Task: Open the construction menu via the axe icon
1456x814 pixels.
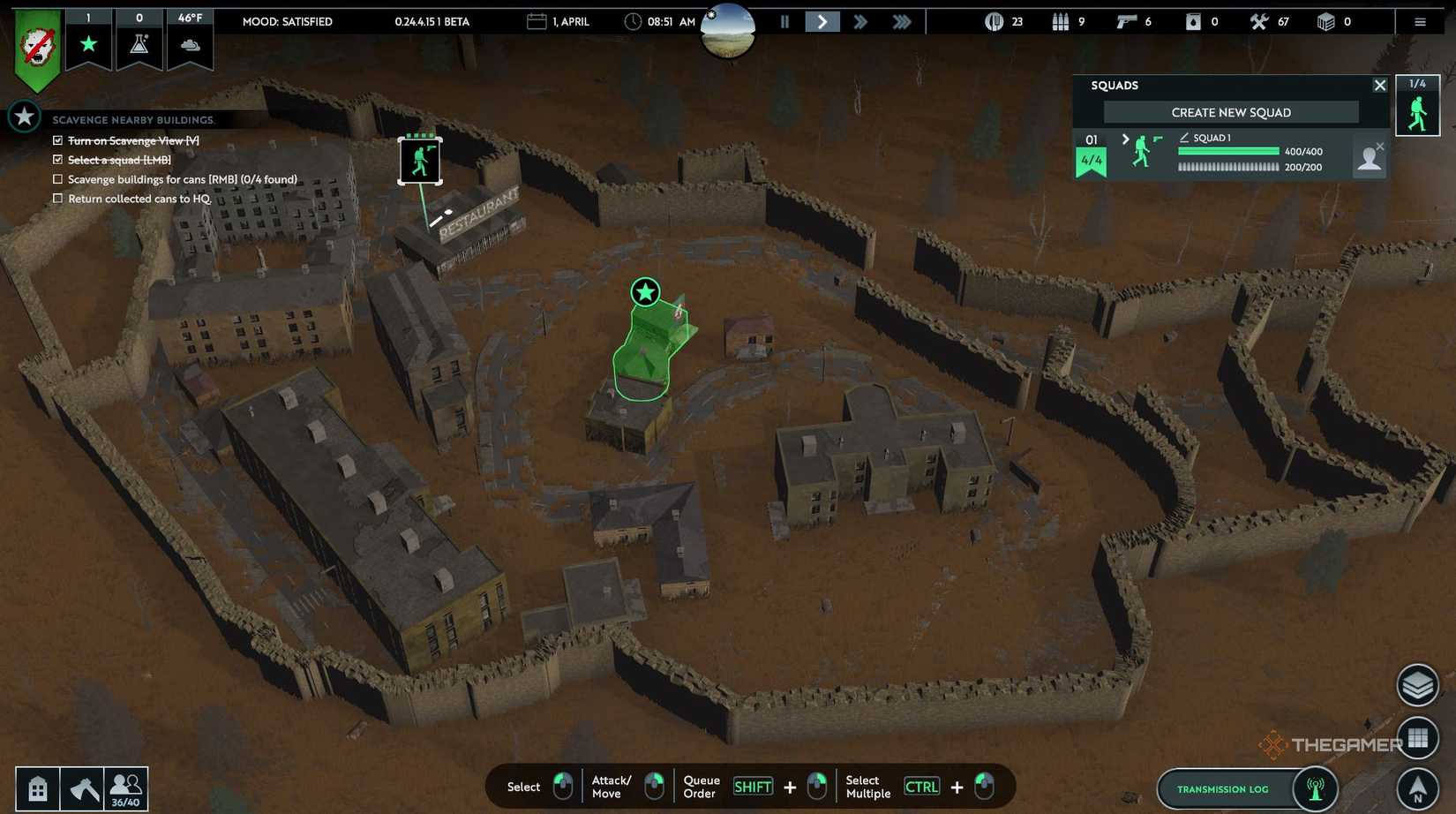Action: [x=82, y=788]
